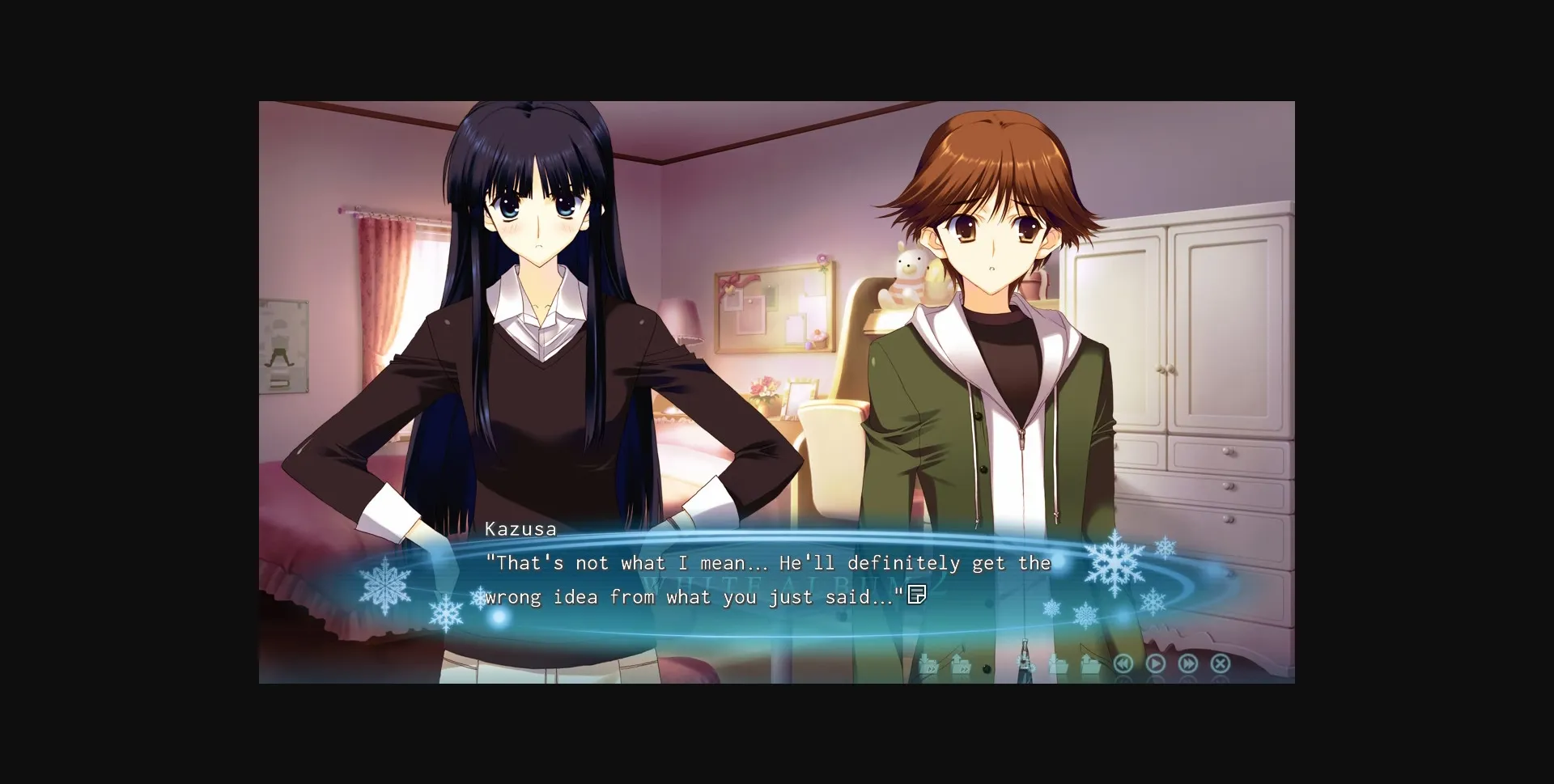Hide the dialogue window using the X button

coord(1221,663)
